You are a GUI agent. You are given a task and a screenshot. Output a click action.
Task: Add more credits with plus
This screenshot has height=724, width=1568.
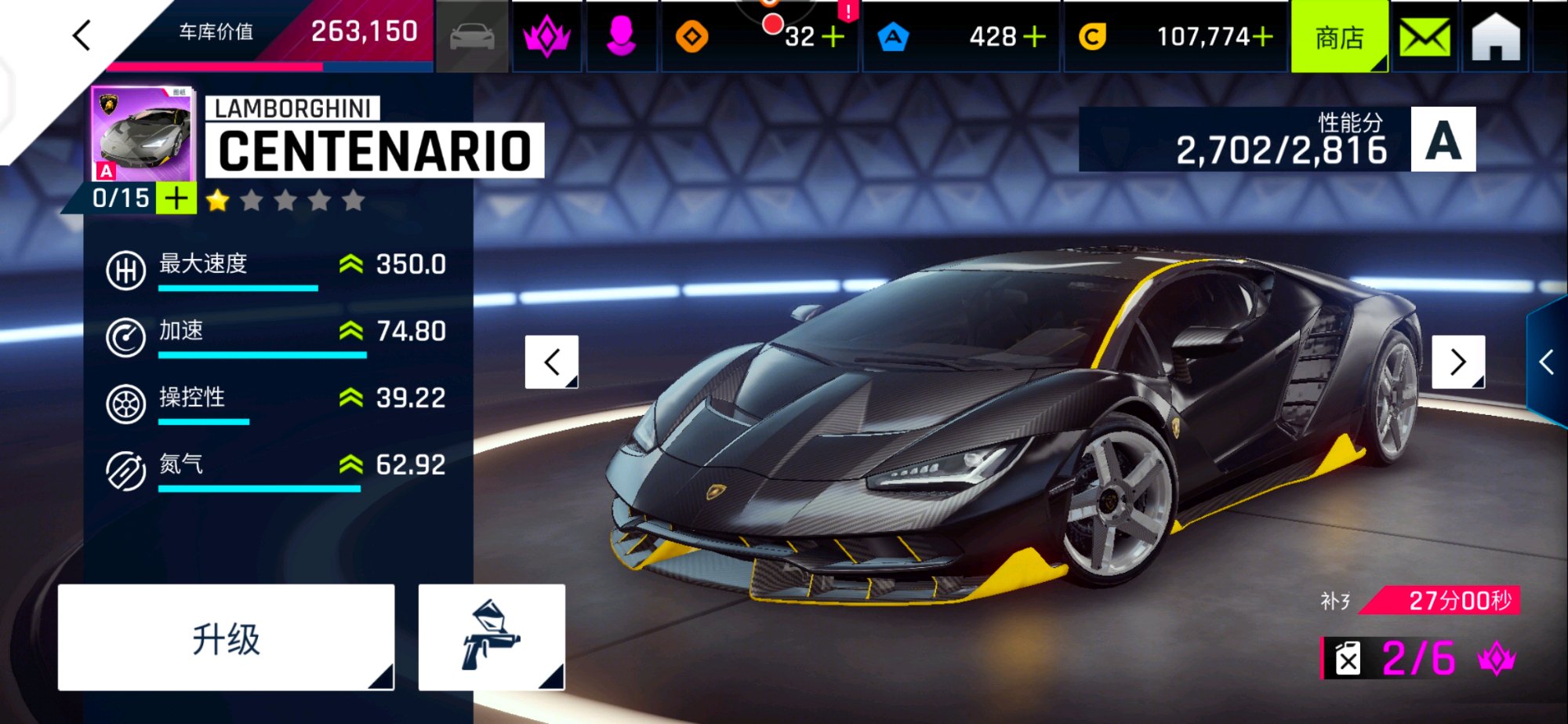[1263, 37]
